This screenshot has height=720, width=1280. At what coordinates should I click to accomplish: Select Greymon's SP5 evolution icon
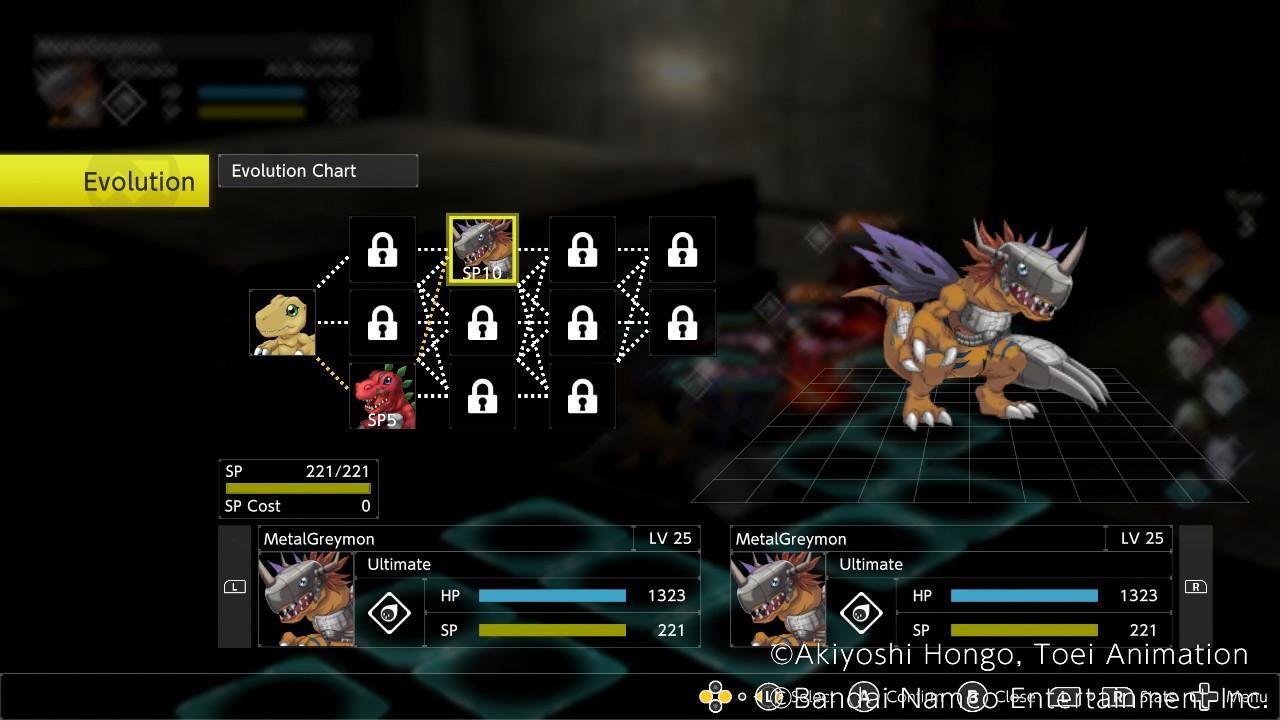click(383, 396)
